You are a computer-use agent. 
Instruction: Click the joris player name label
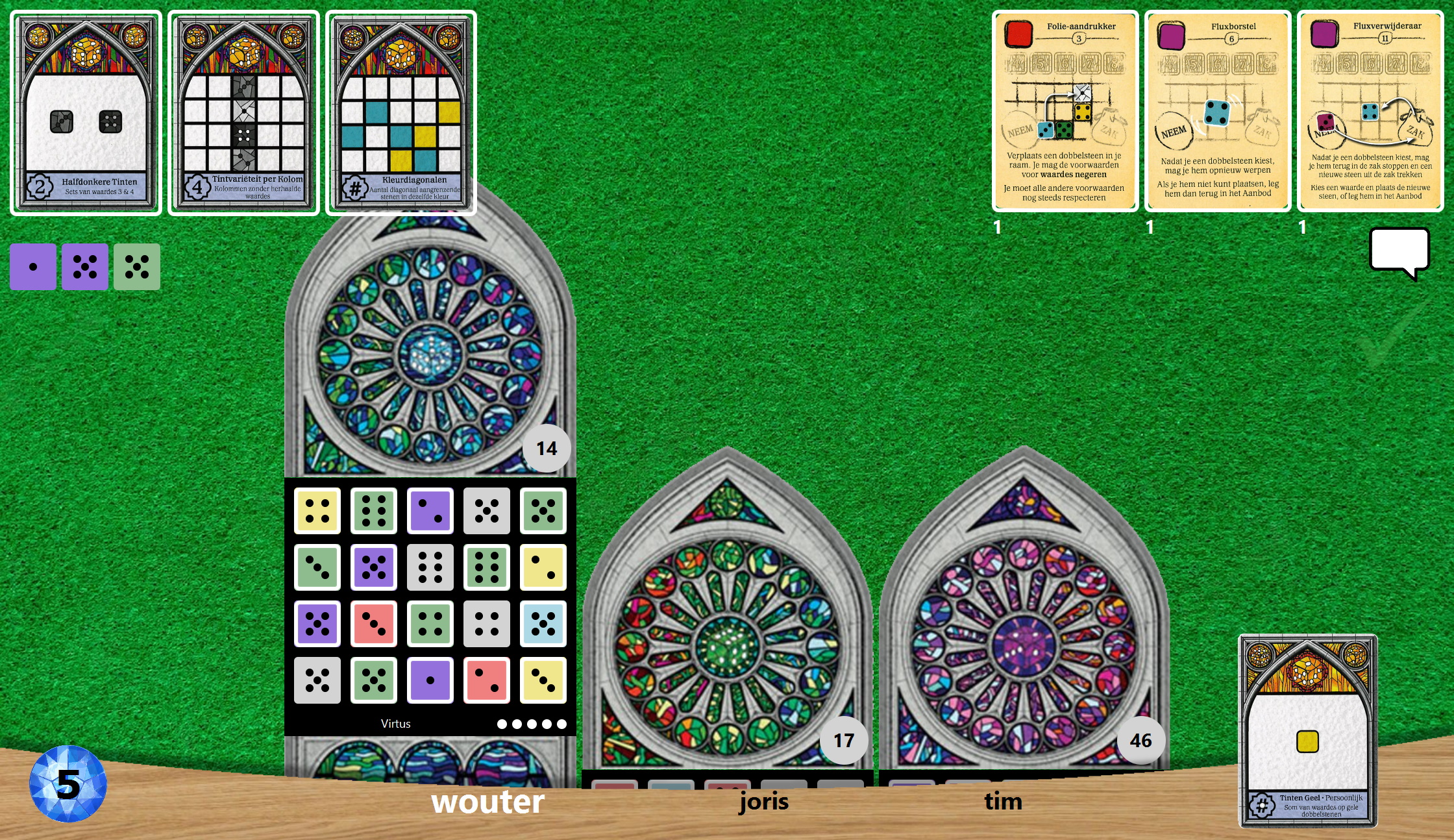(x=764, y=802)
